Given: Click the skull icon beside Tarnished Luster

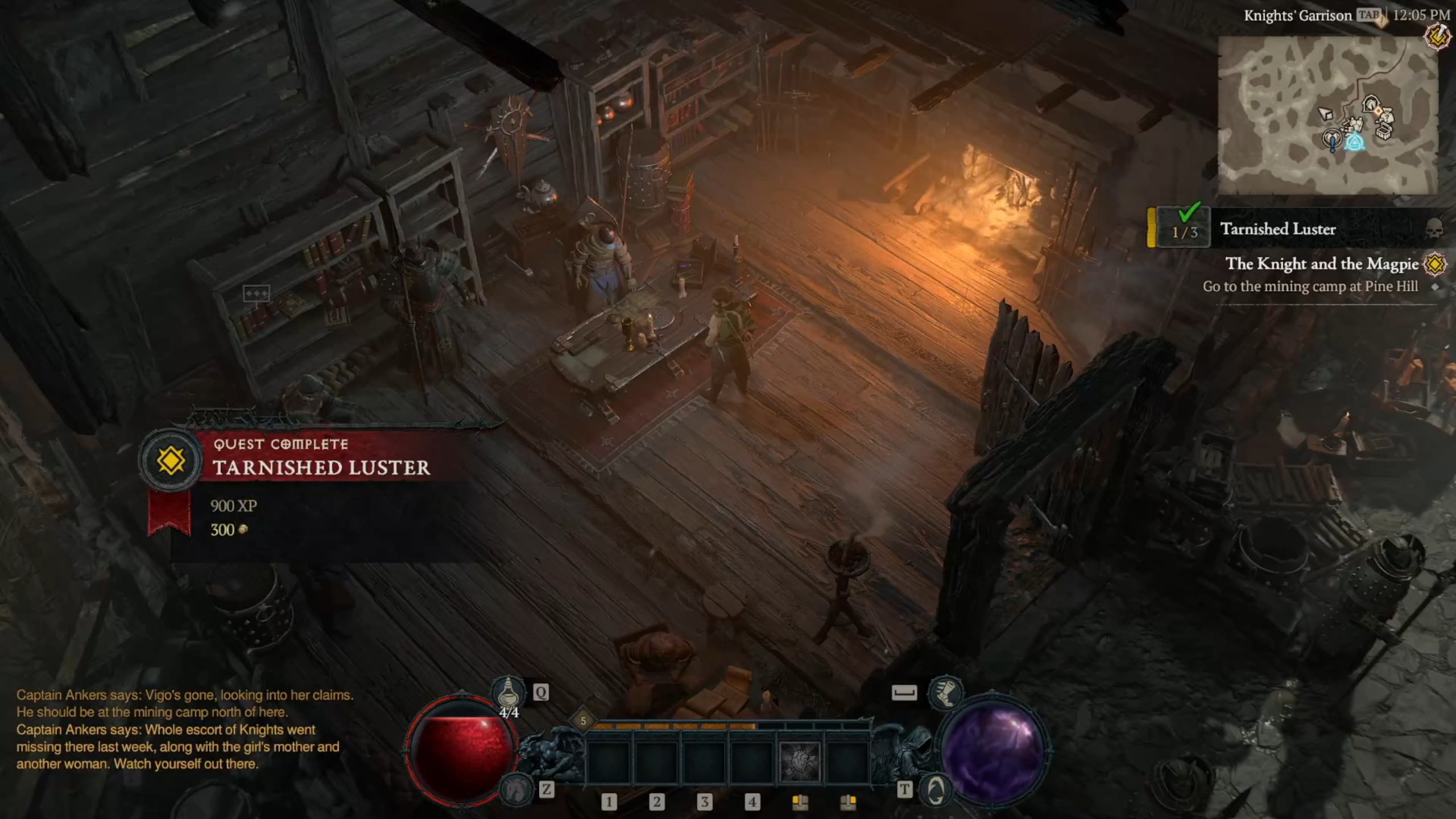Looking at the screenshot, I should pyautogui.click(x=1434, y=229).
